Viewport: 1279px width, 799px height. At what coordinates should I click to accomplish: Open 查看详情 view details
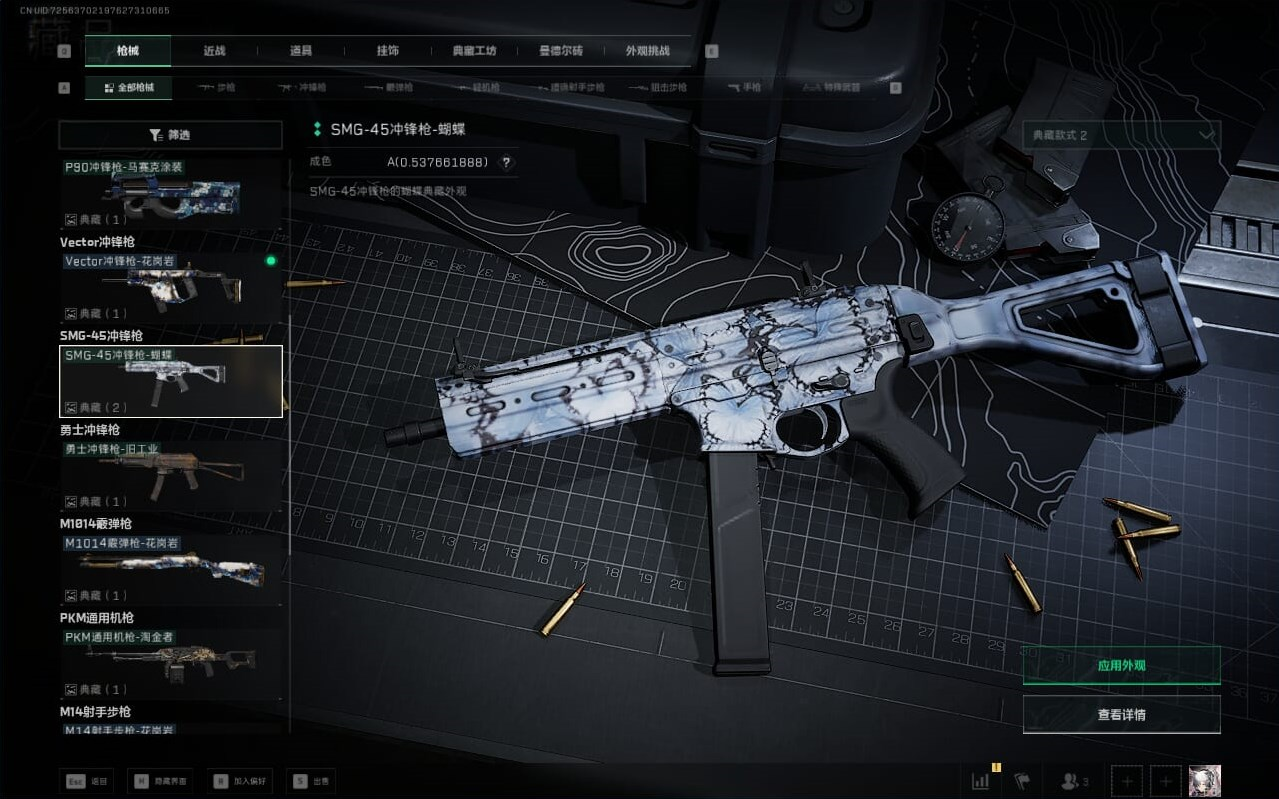[1121, 715]
